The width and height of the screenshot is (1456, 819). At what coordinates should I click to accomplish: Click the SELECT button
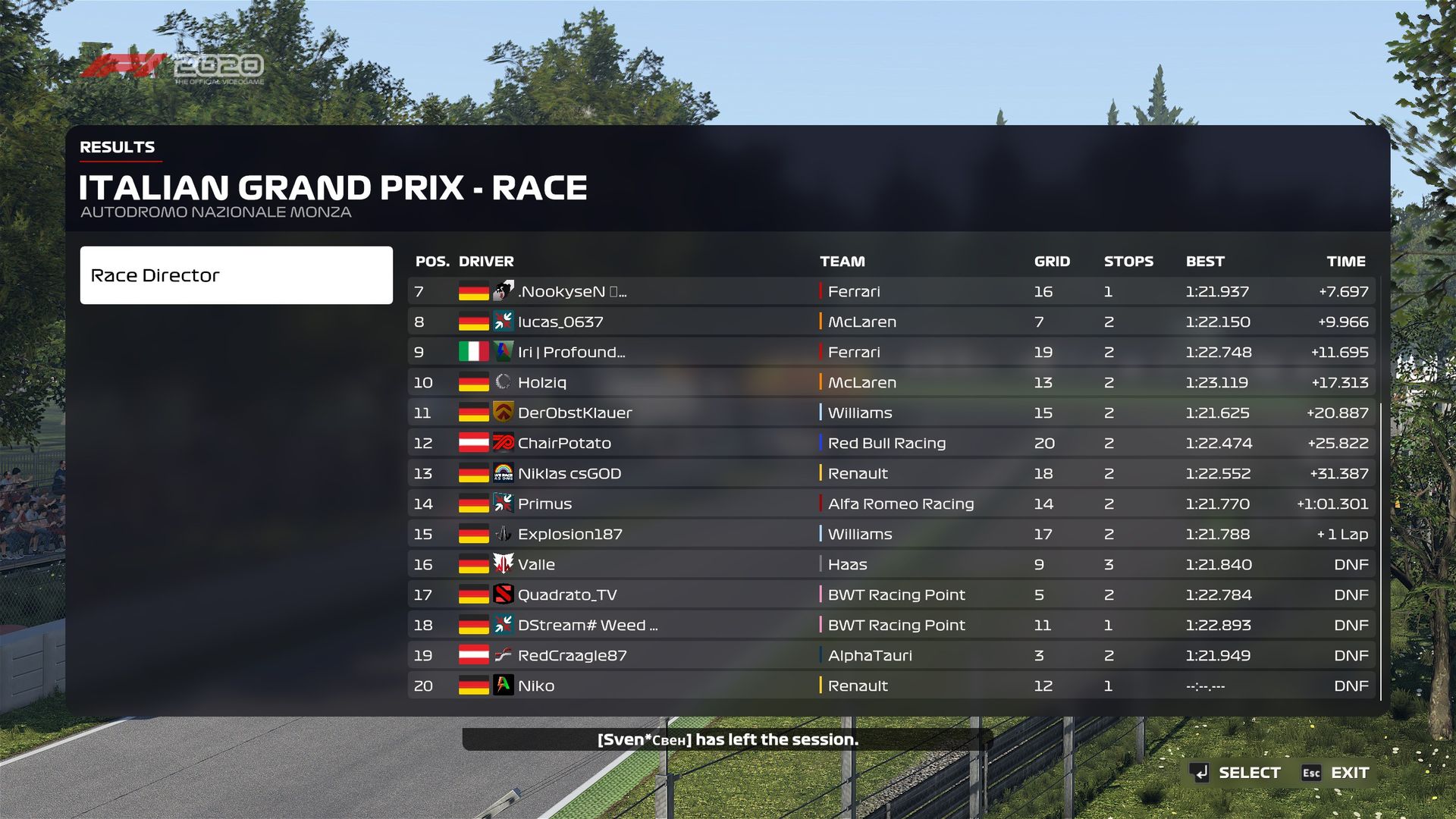pyautogui.click(x=1235, y=773)
